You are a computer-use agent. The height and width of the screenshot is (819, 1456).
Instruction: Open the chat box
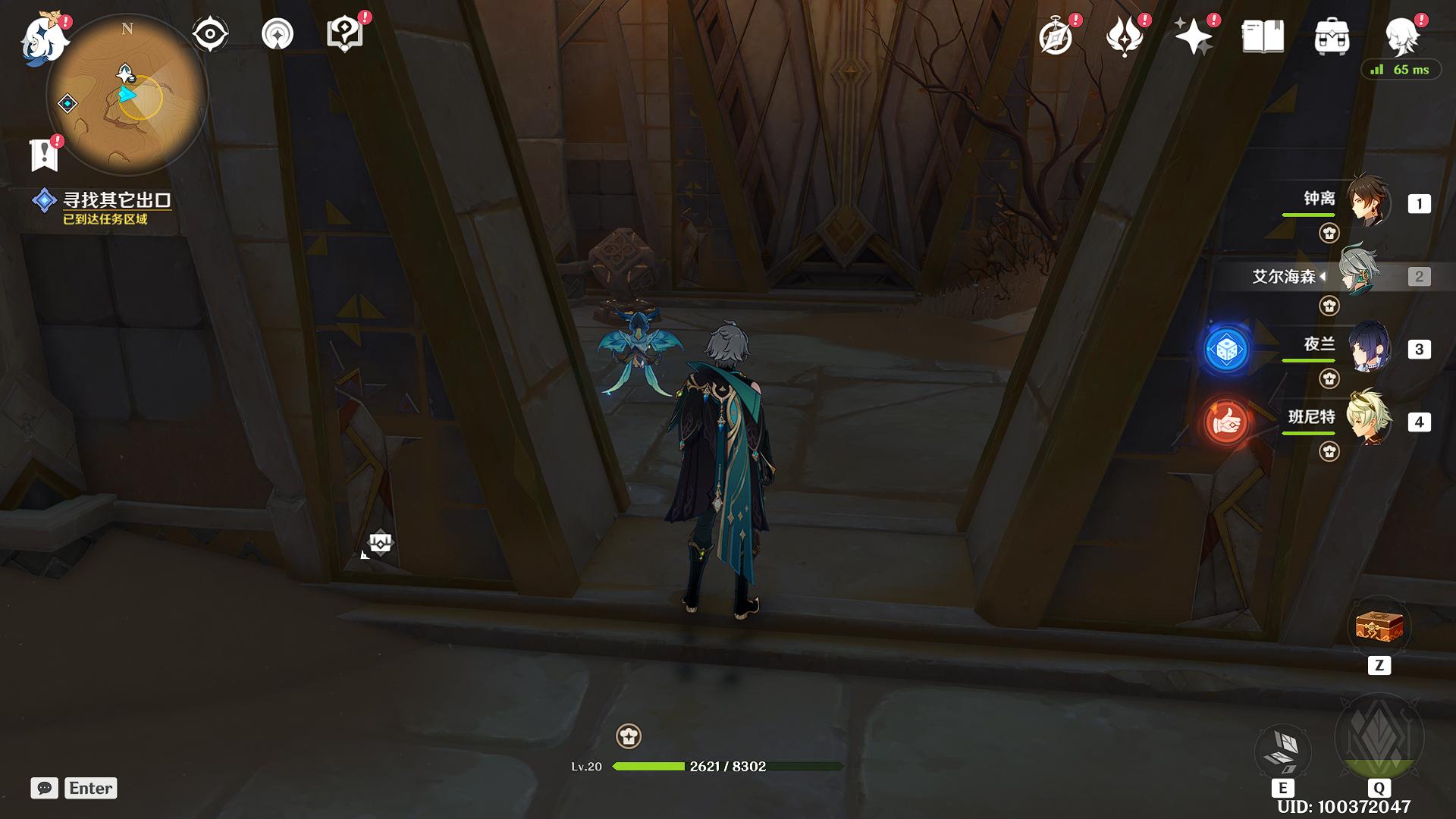pyautogui.click(x=45, y=788)
